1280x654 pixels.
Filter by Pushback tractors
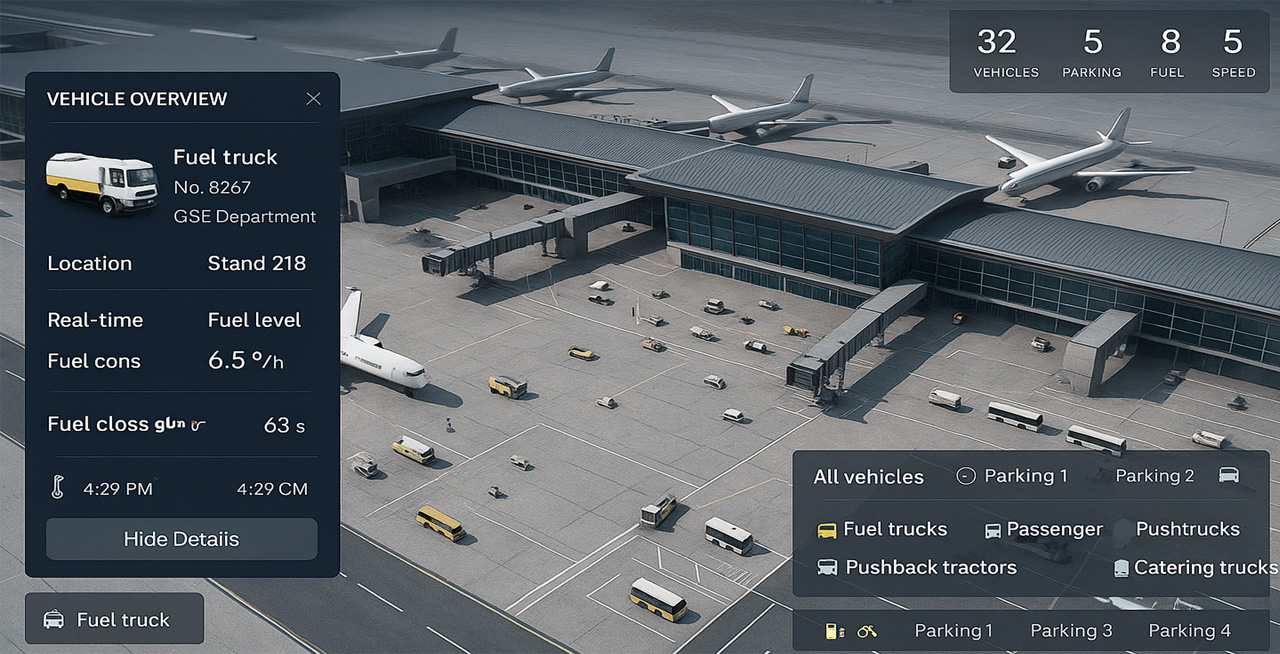pos(917,567)
